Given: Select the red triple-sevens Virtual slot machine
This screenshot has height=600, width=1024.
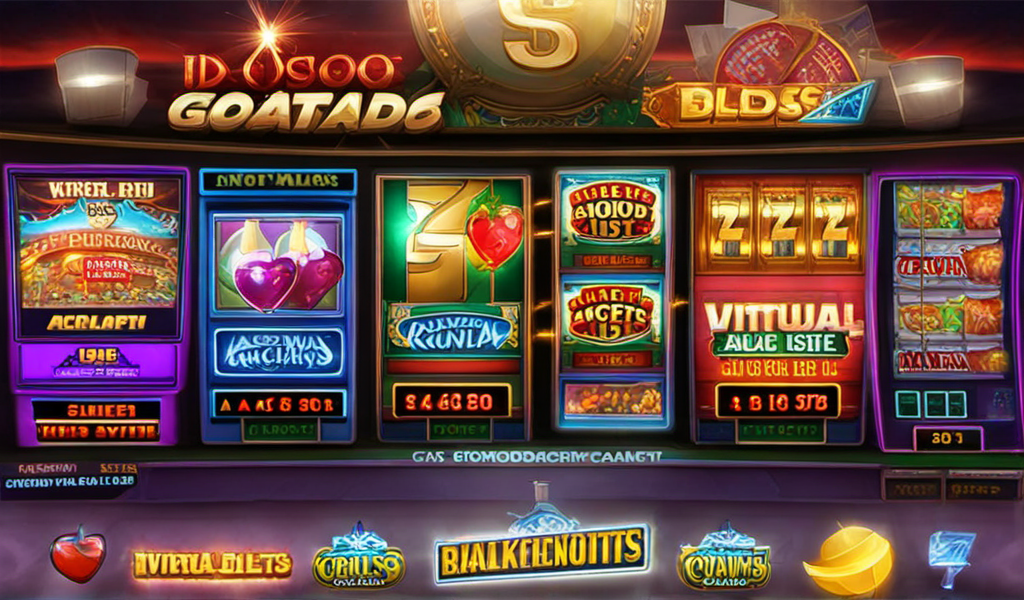Looking at the screenshot, I should [x=778, y=305].
